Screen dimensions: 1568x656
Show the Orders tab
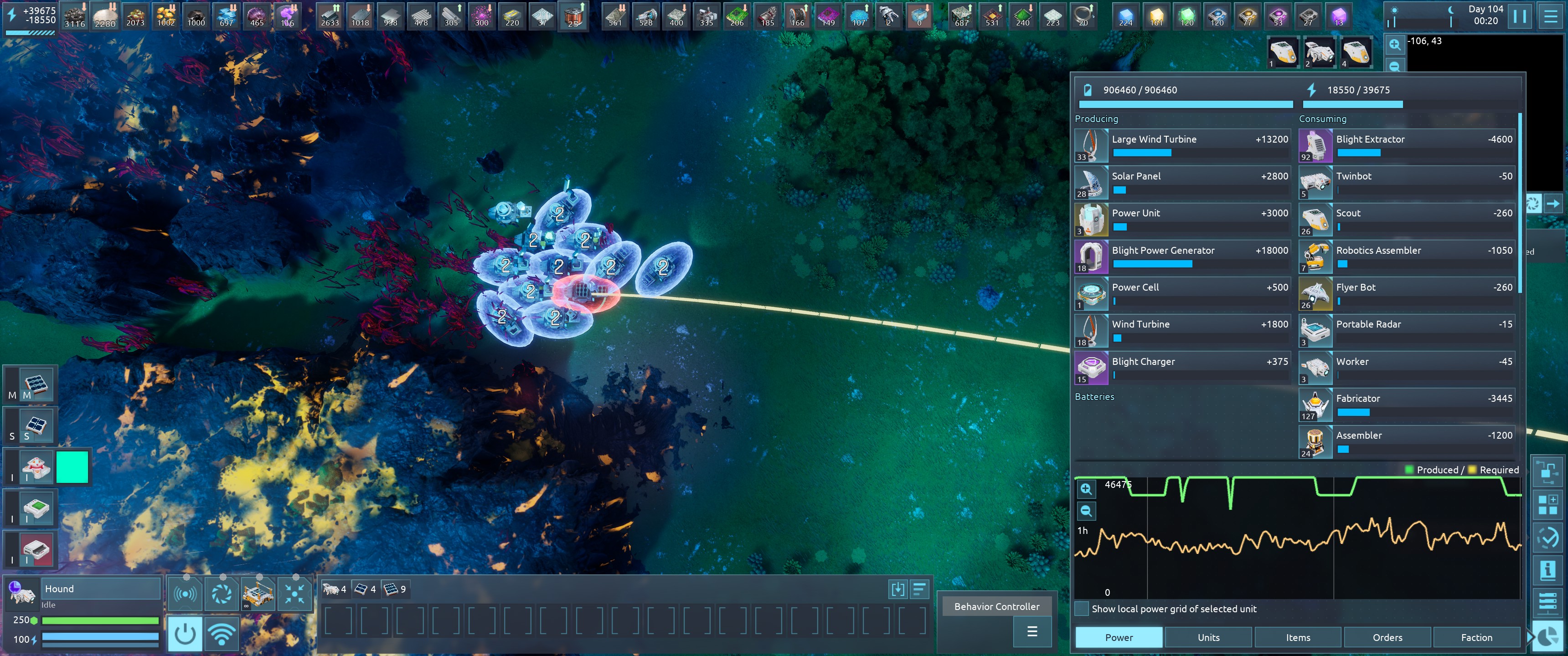pos(1387,637)
